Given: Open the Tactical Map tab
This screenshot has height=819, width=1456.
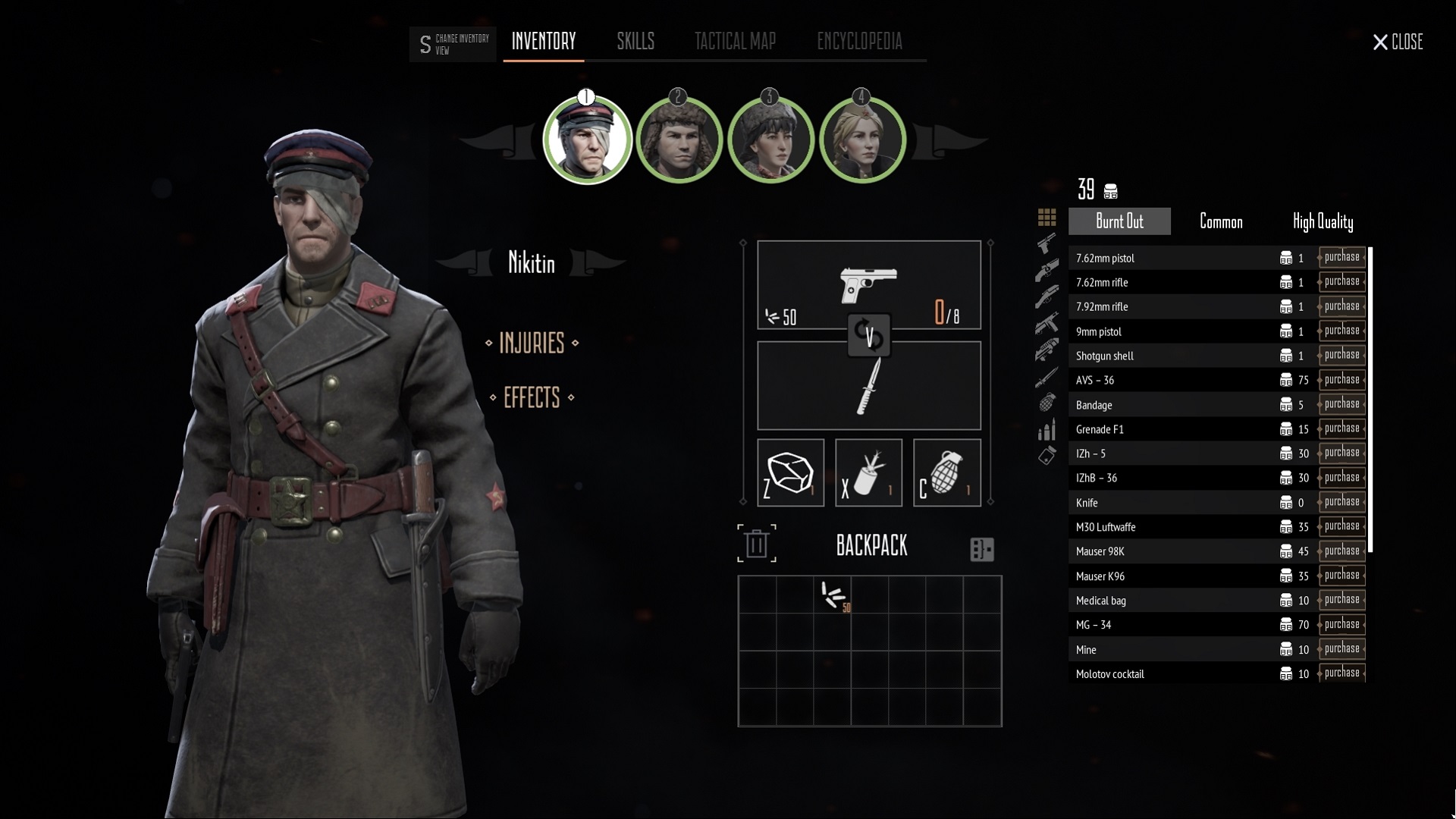Looking at the screenshot, I should [735, 42].
